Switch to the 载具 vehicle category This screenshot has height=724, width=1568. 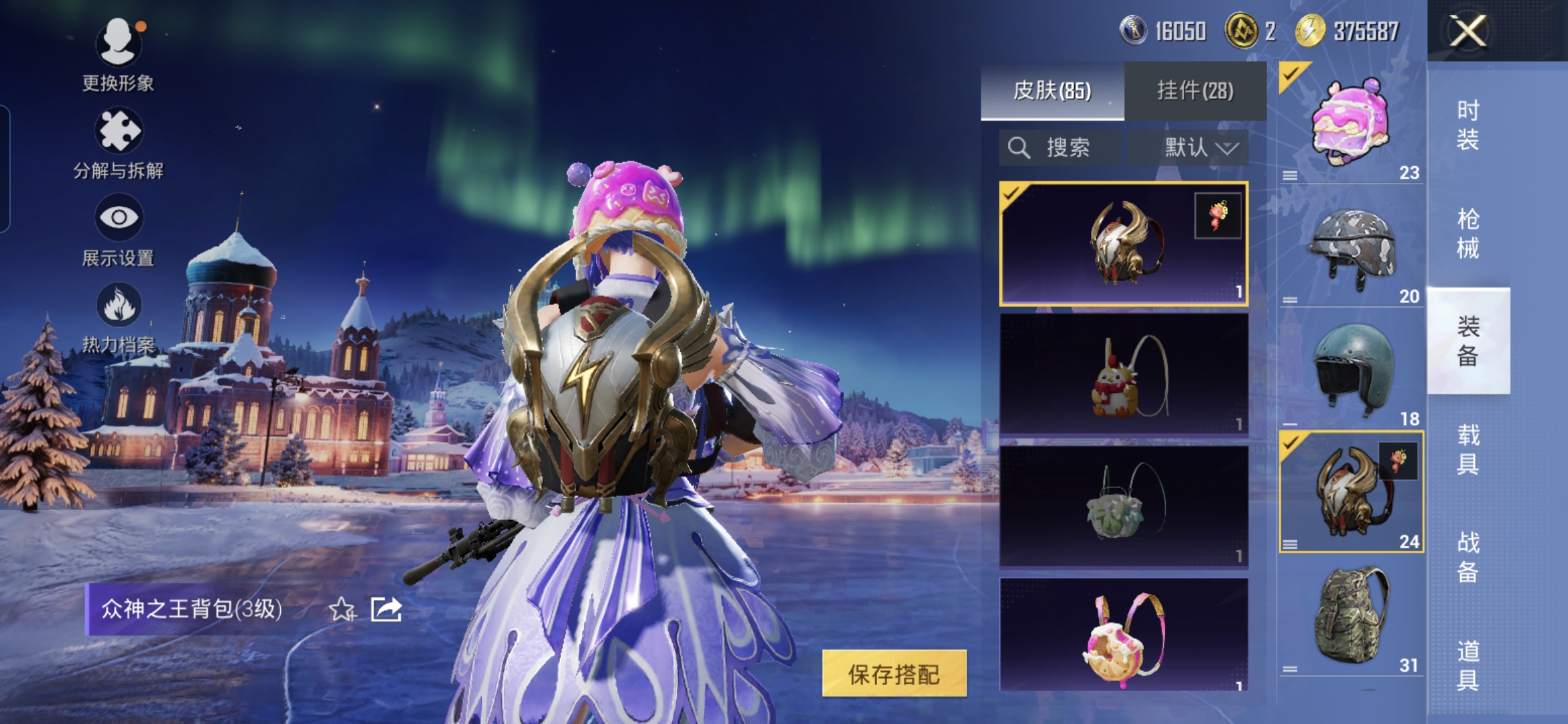(x=1467, y=449)
